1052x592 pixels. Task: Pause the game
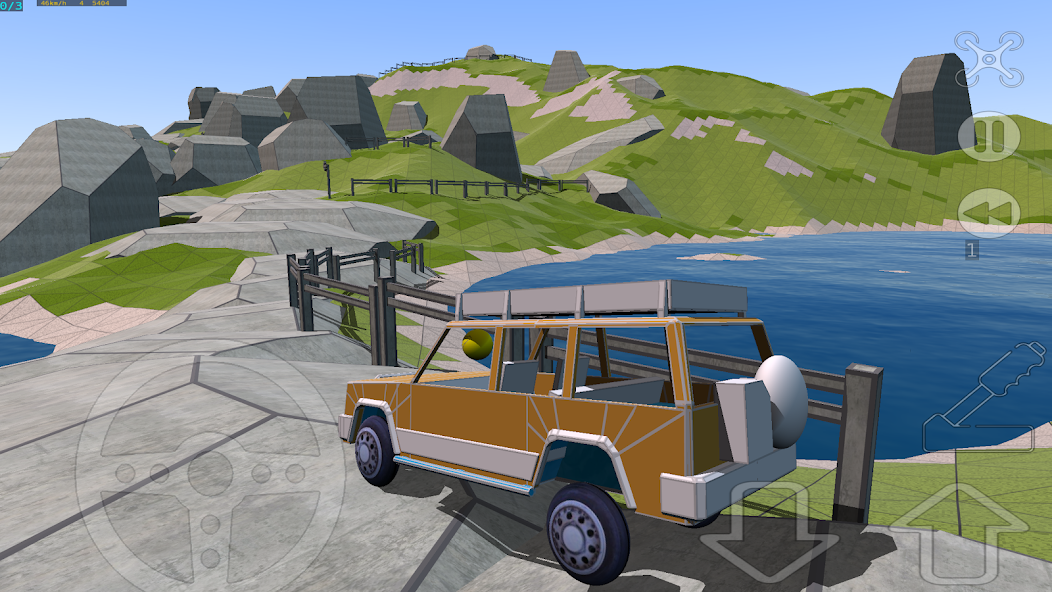coord(988,136)
